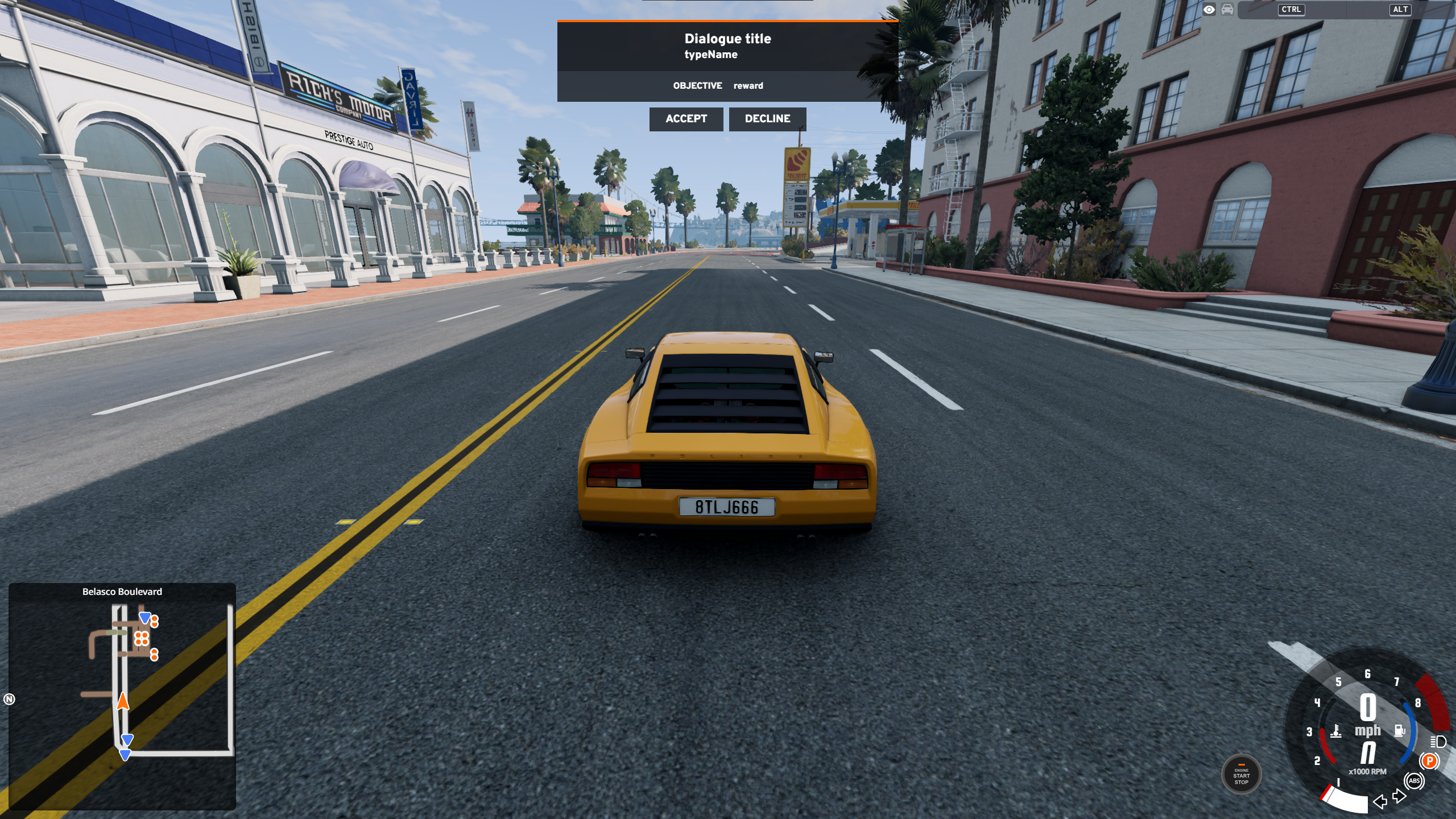Toggle the eye visibility icon at top right
Screen dimensions: 1456x819
pyautogui.click(x=1210, y=10)
